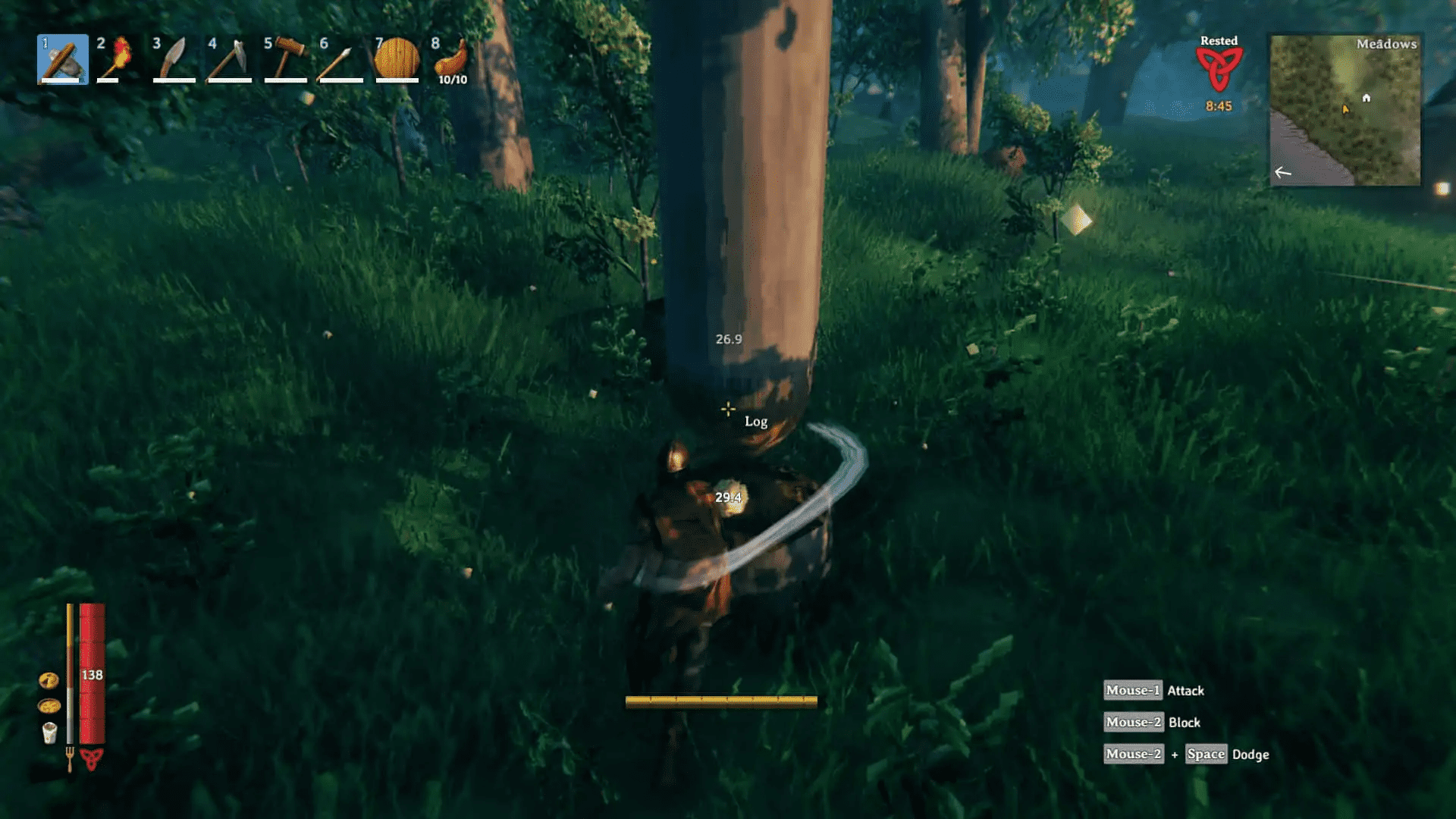Click the Space key label in the Dodge hint
The height and width of the screenshot is (819, 1456).
click(x=1205, y=754)
